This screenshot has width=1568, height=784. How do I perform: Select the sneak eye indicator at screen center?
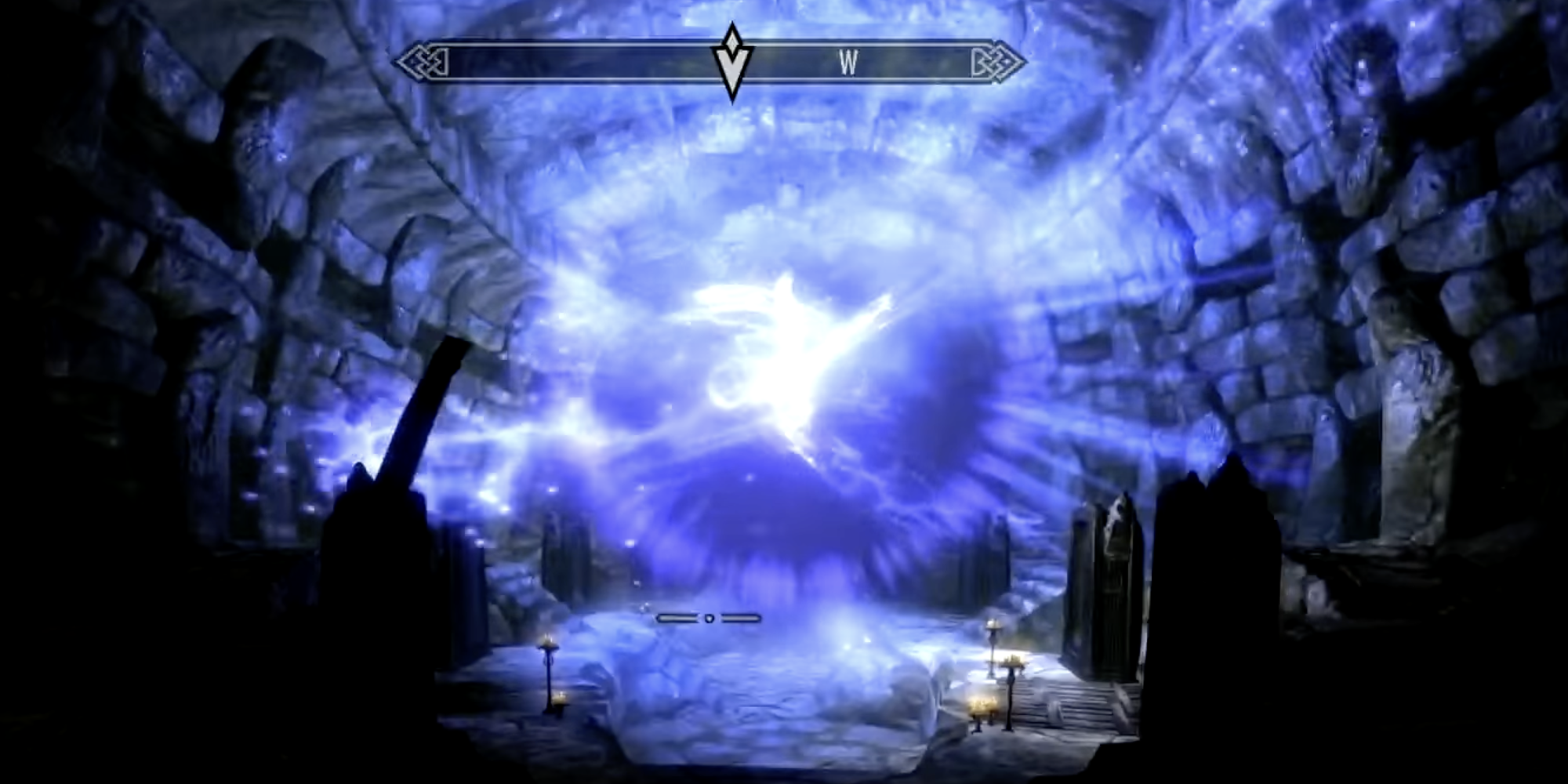click(x=710, y=619)
